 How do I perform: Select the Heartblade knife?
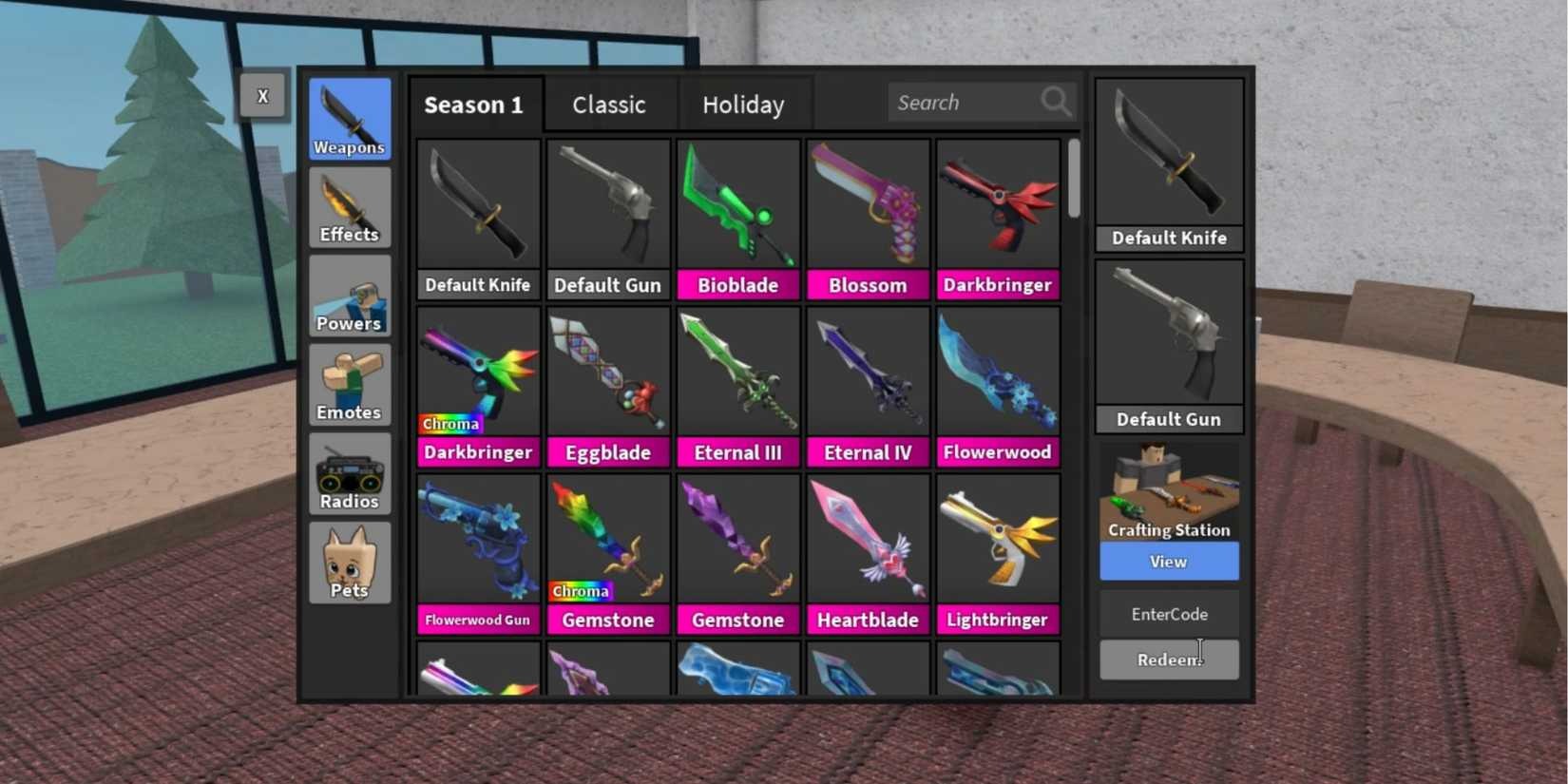click(x=868, y=554)
